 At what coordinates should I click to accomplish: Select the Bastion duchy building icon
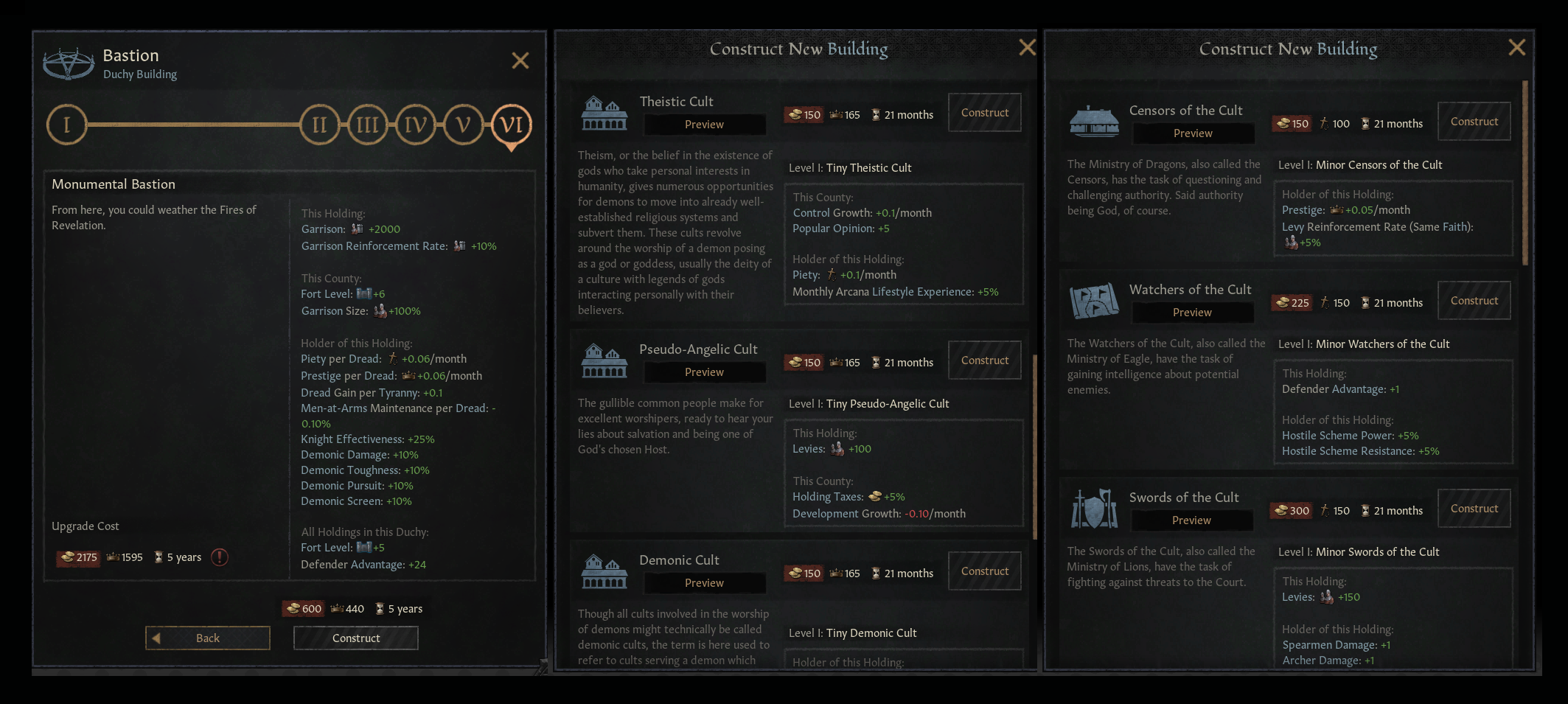pyautogui.click(x=67, y=63)
